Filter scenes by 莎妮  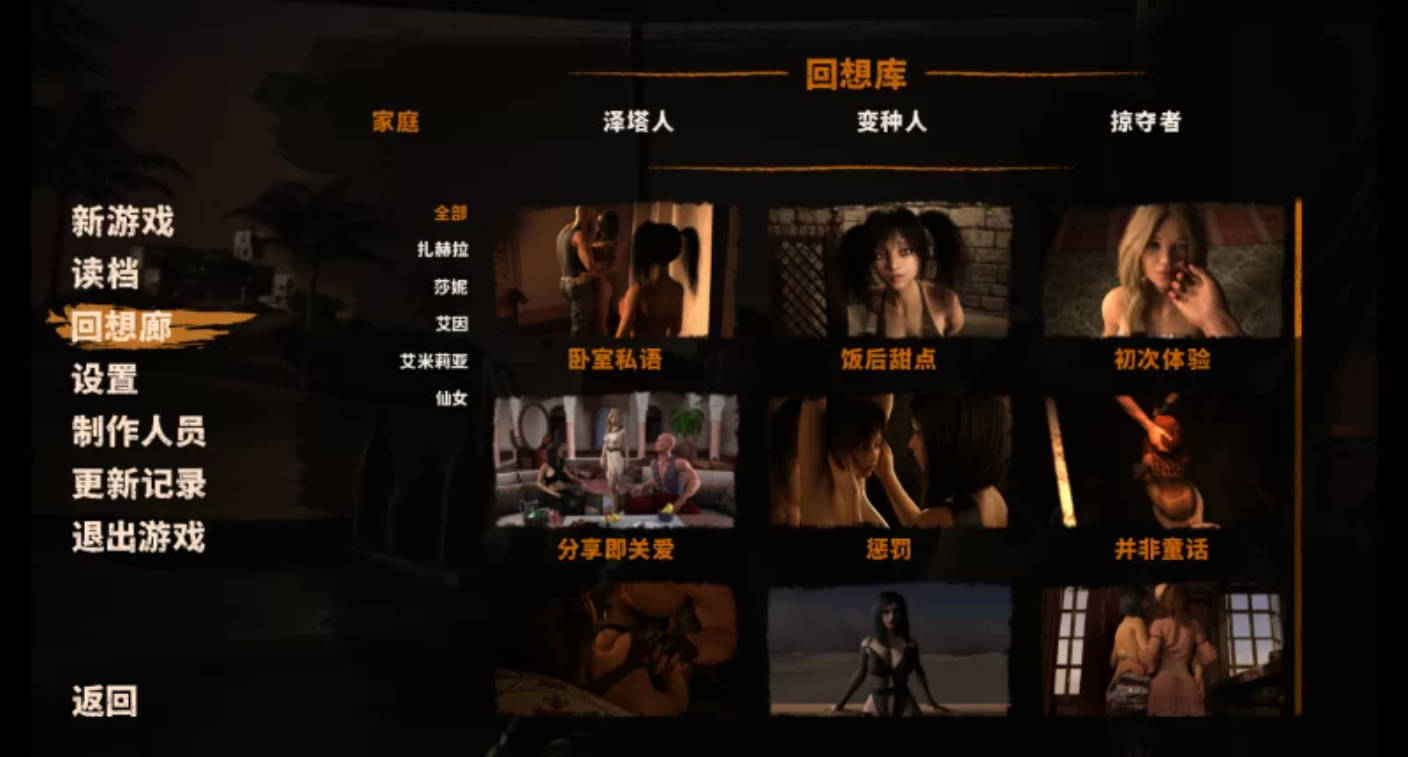pos(453,288)
